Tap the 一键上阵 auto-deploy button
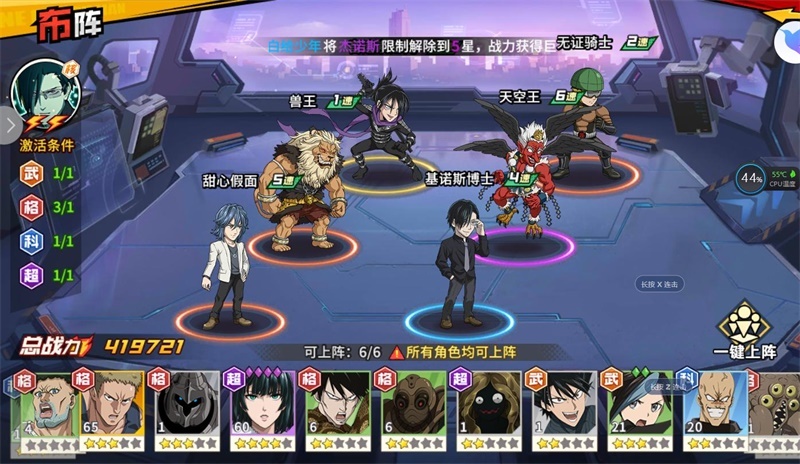This screenshot has height=464, width=800. point(744,328)
